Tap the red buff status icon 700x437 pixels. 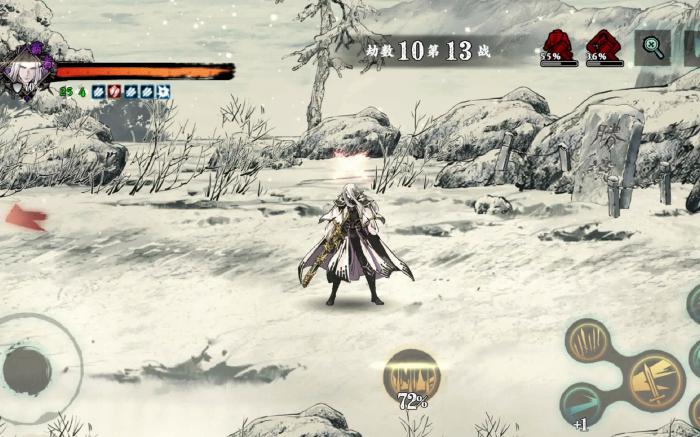coord(114,92)
